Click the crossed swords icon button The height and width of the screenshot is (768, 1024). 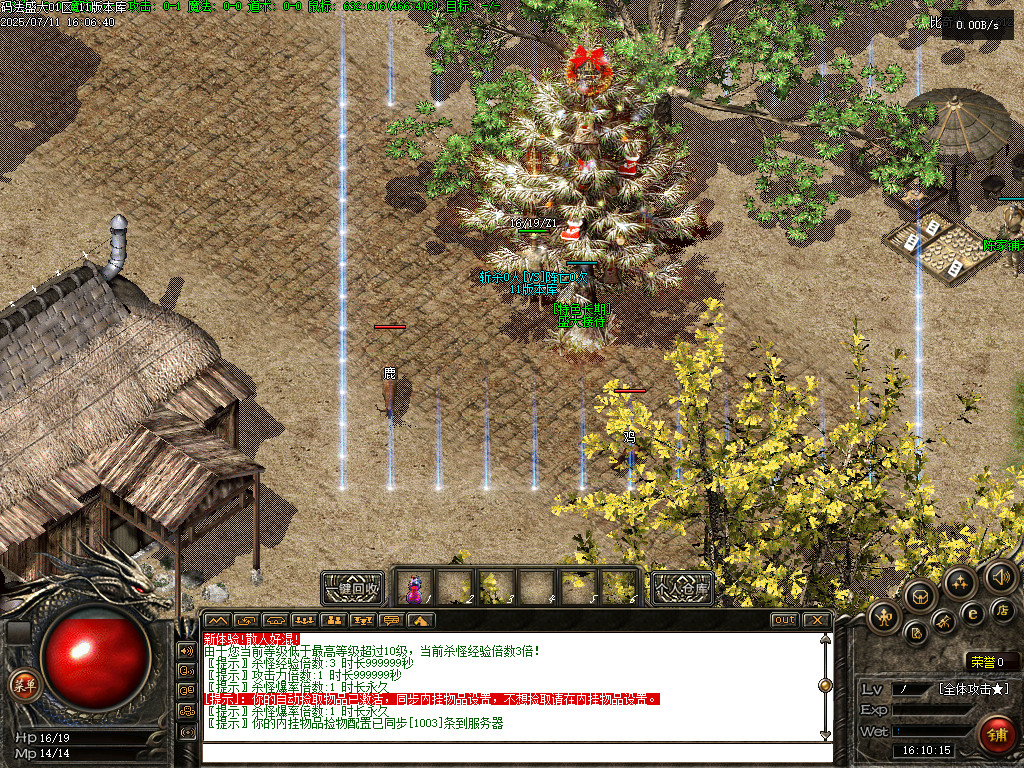944,622
